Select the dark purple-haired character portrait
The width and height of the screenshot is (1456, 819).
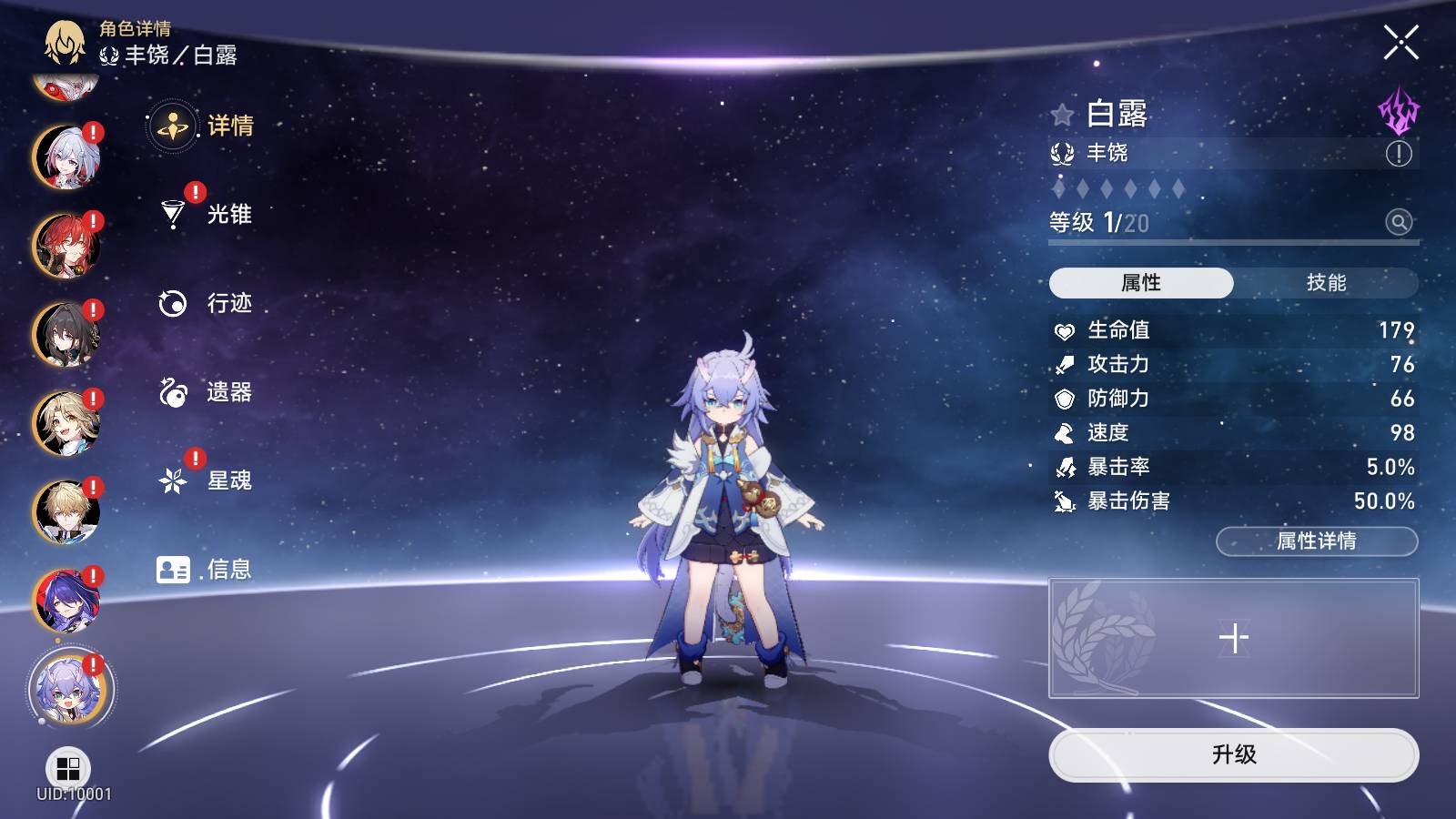pos(66,601)
